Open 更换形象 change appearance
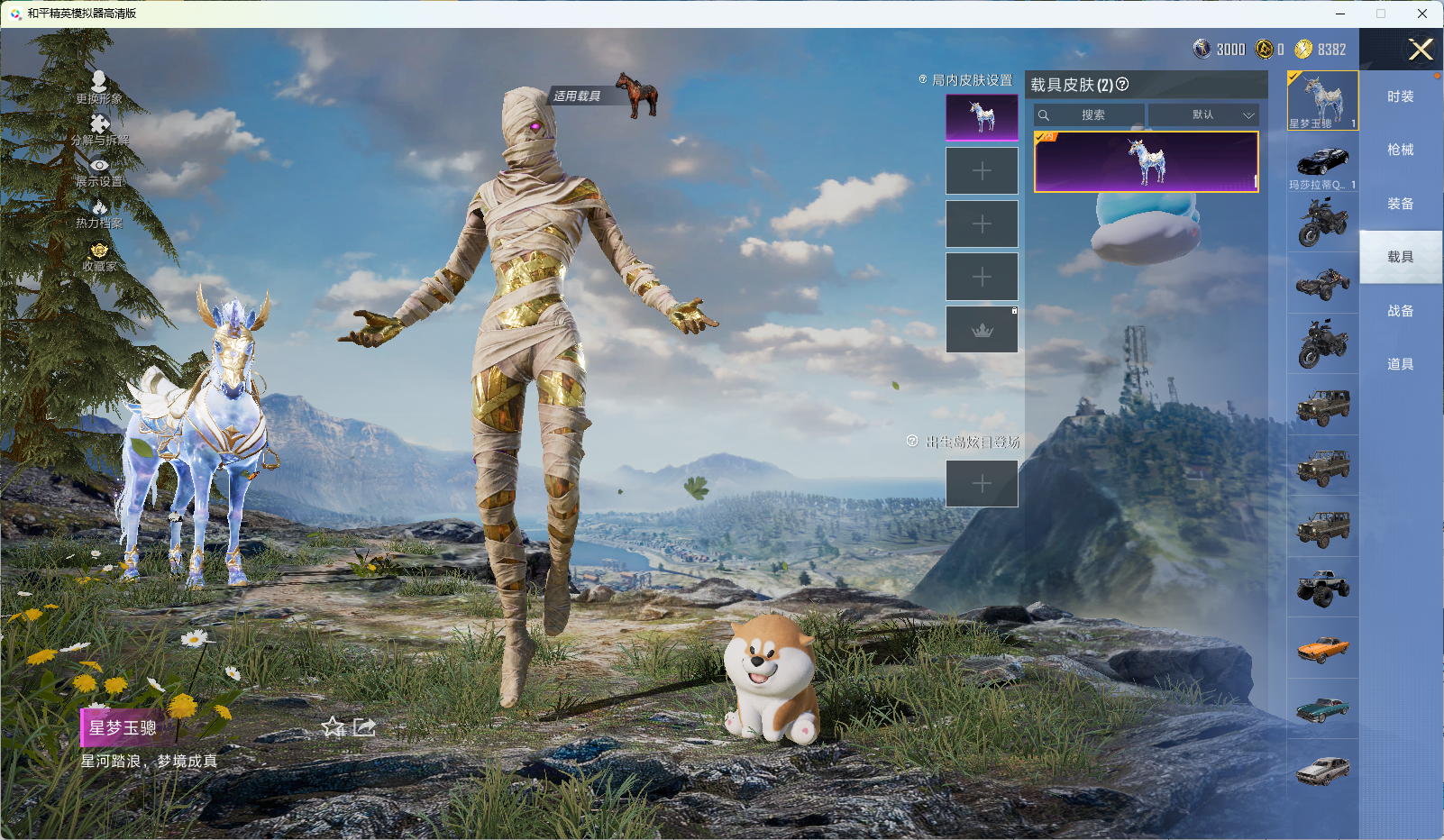This screenshot has width=1444, height=840. (x=99, y=87)
